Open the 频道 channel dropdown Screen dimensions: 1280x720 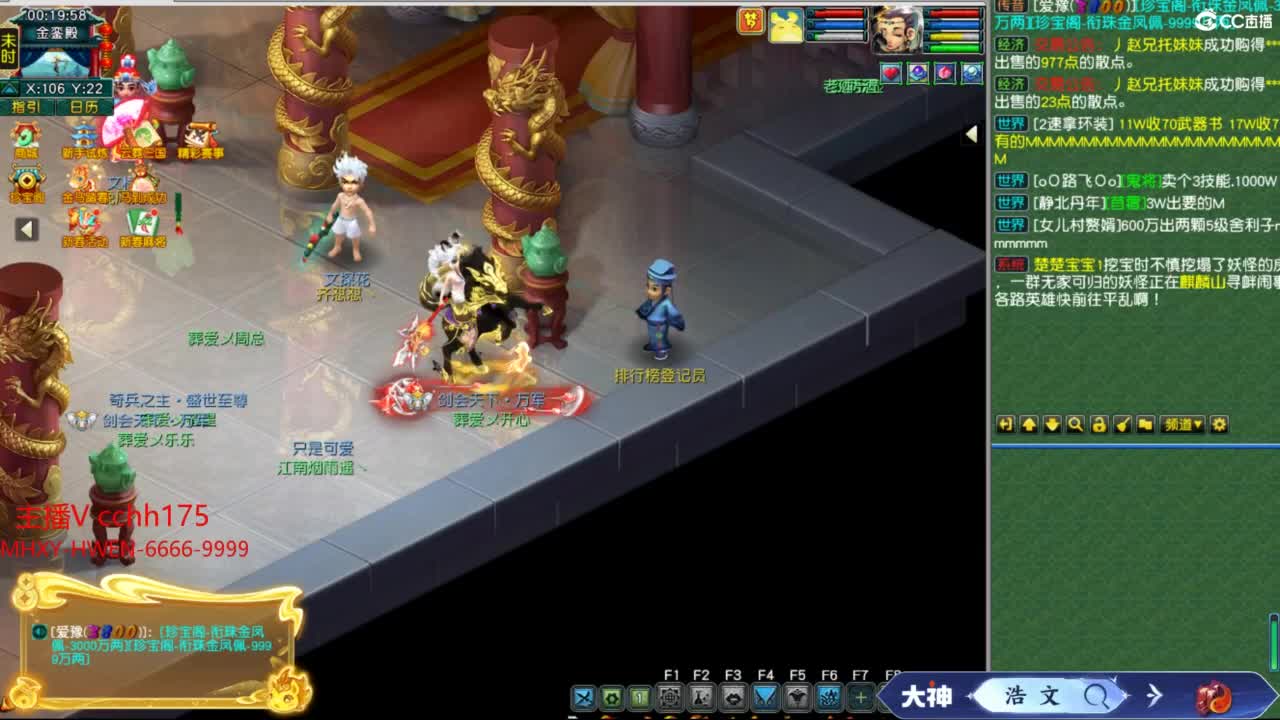1181,424
